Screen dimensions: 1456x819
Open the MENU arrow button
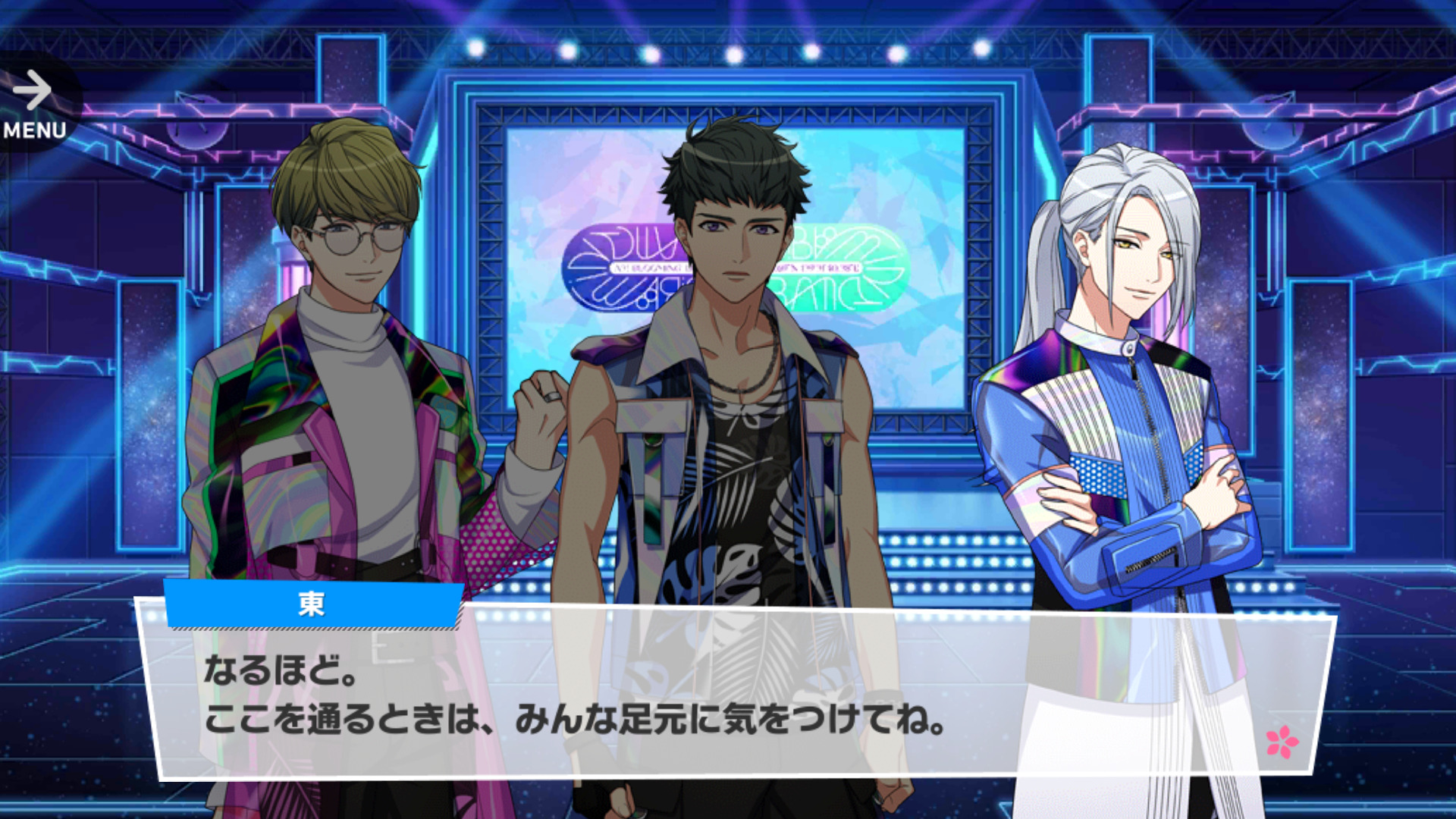[34, 104]
